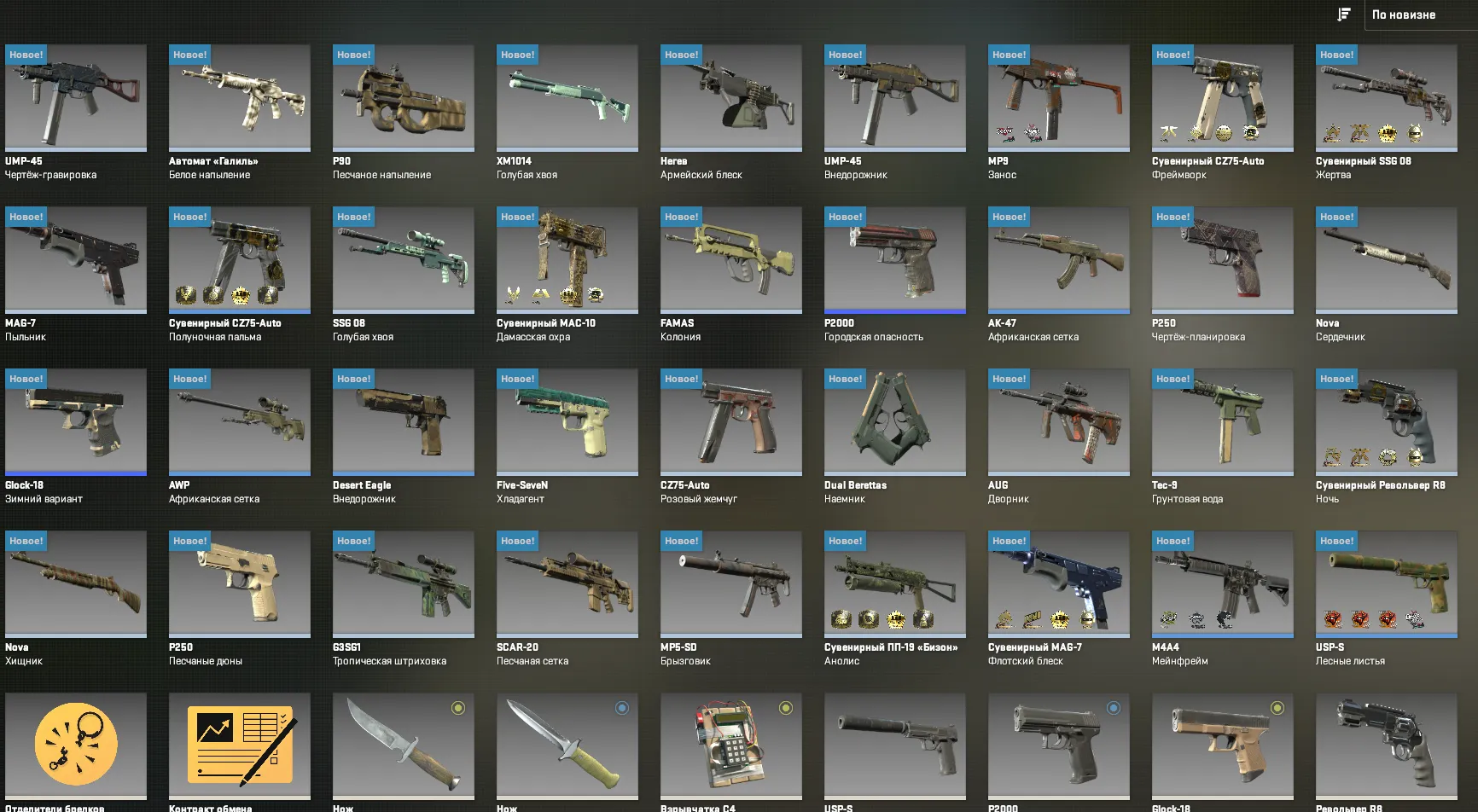Open the Контракт обмена item
Screen dimensions: 1478x812
point(240,746)
